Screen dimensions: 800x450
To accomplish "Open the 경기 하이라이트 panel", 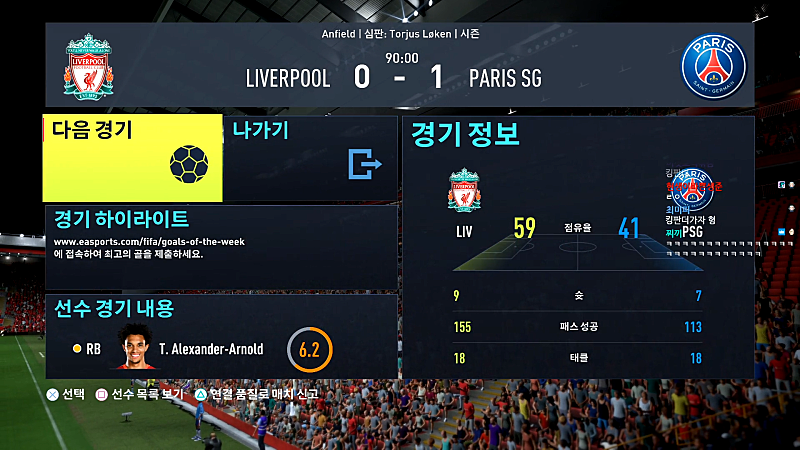I will click(x=220, y=247).
